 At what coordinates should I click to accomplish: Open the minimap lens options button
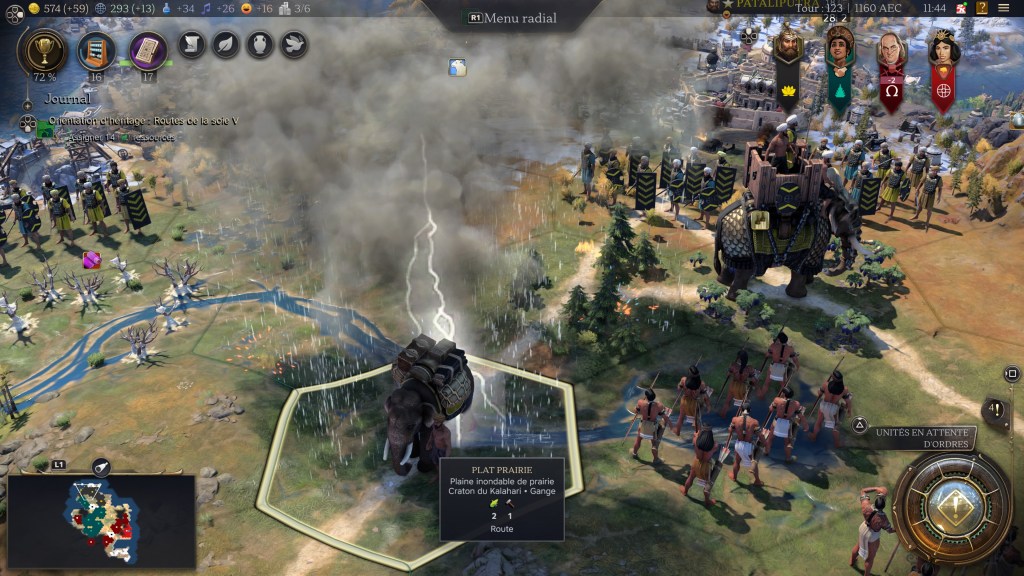click(x=101, y=467)
